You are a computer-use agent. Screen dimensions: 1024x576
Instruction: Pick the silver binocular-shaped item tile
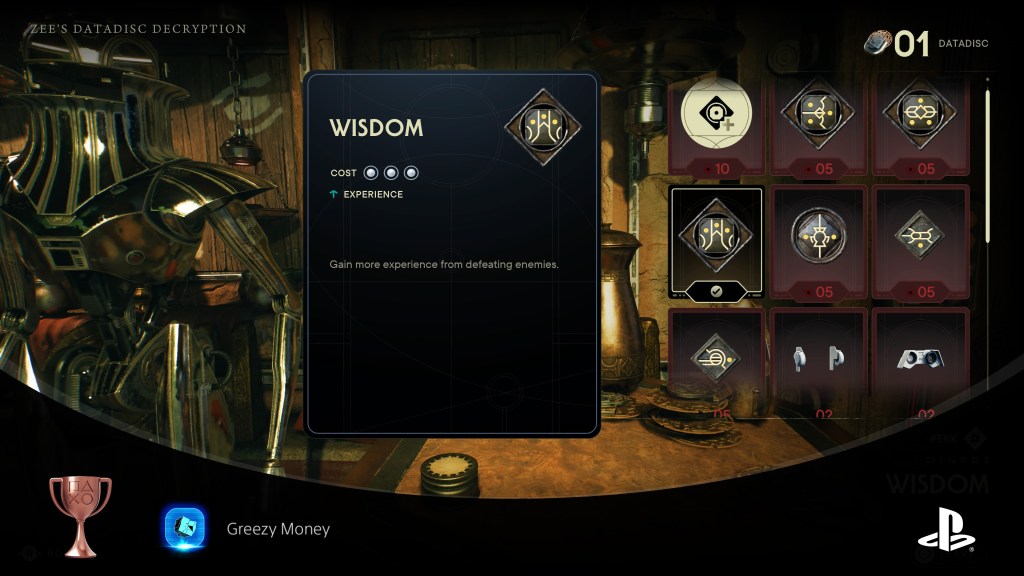pyautogui.click(x=920, y=359)
